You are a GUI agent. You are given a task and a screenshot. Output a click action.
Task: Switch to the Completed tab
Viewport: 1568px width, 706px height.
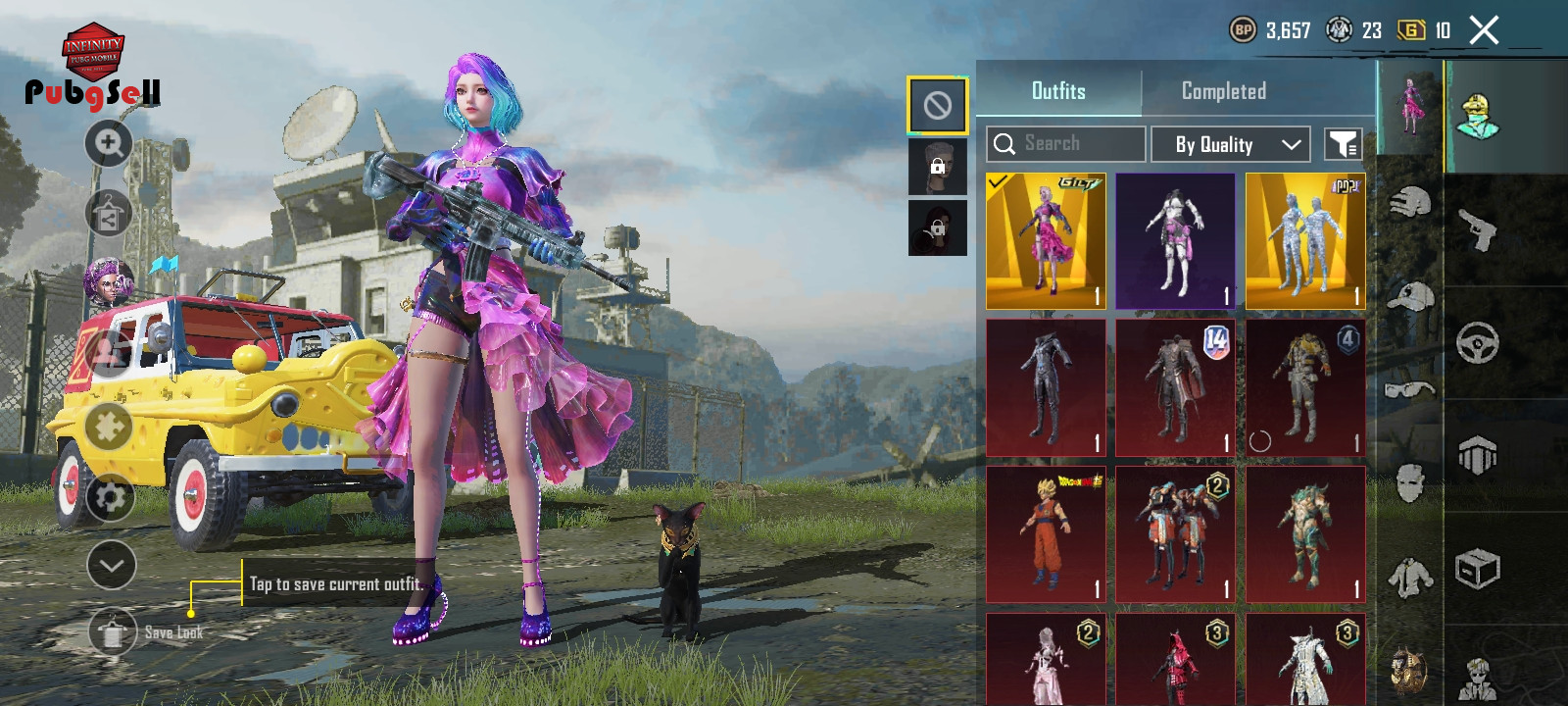(x=1223, y=91)
